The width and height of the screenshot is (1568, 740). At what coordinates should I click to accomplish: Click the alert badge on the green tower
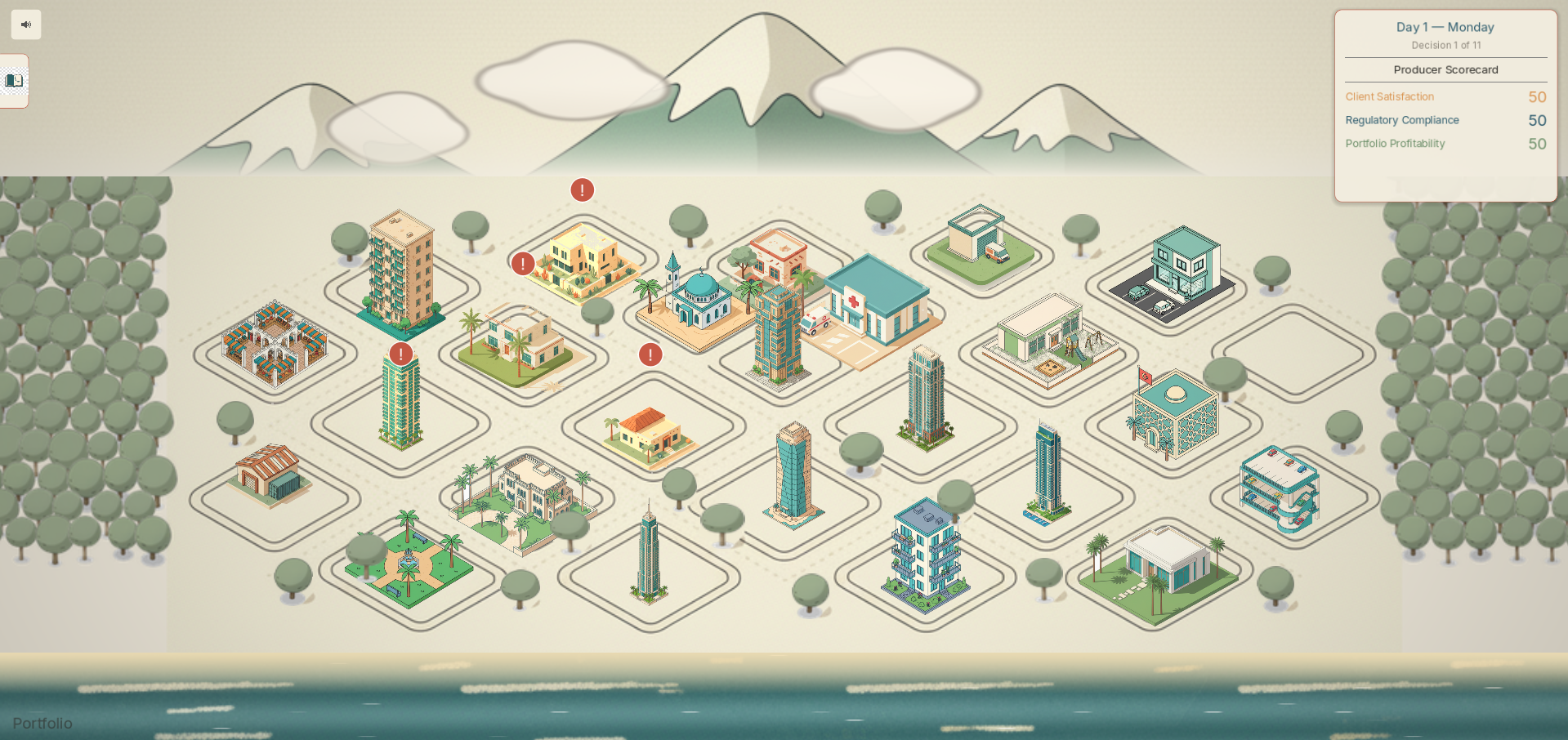pos(400,354)
